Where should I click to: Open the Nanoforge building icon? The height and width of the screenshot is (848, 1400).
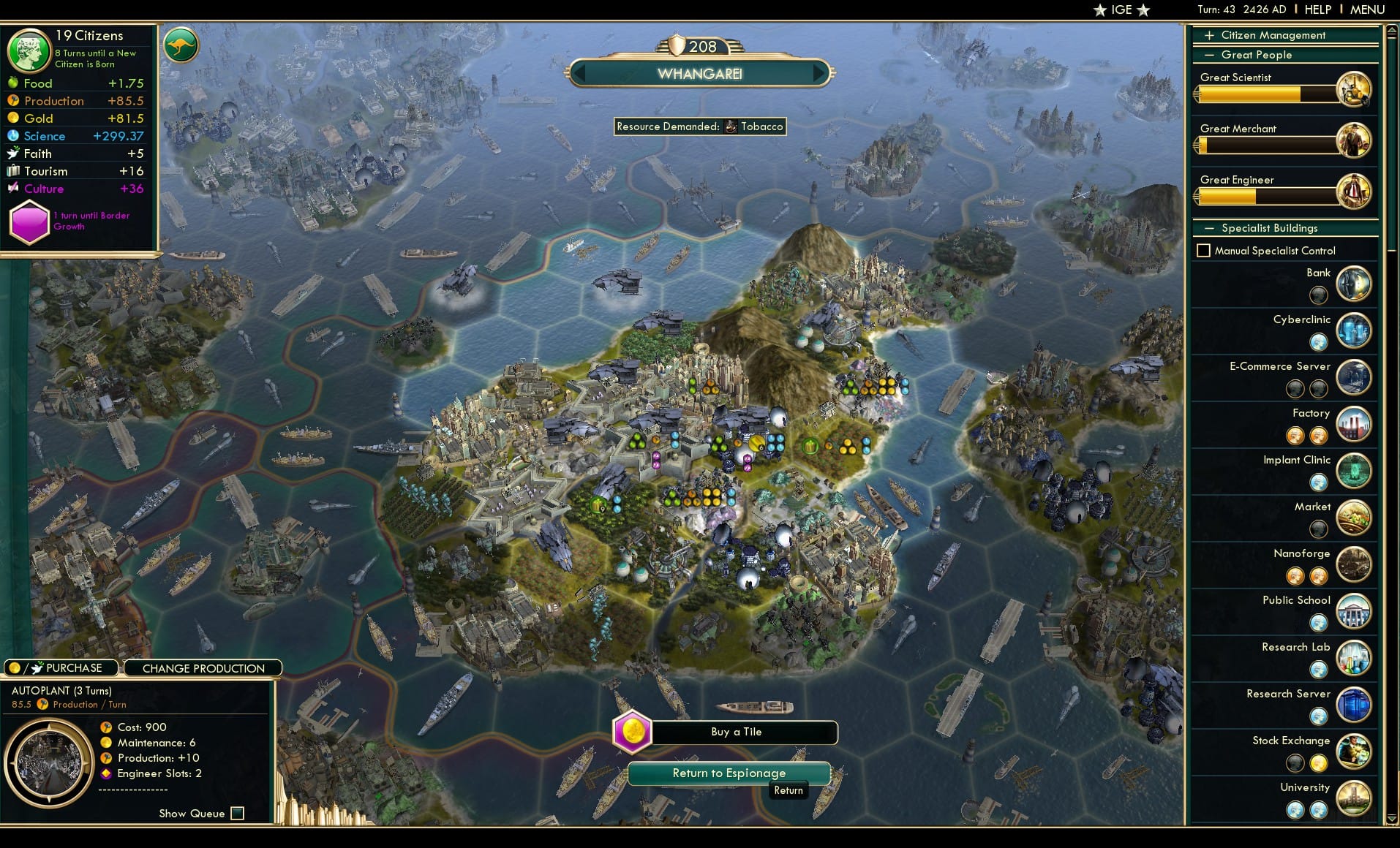point(1354,564)
